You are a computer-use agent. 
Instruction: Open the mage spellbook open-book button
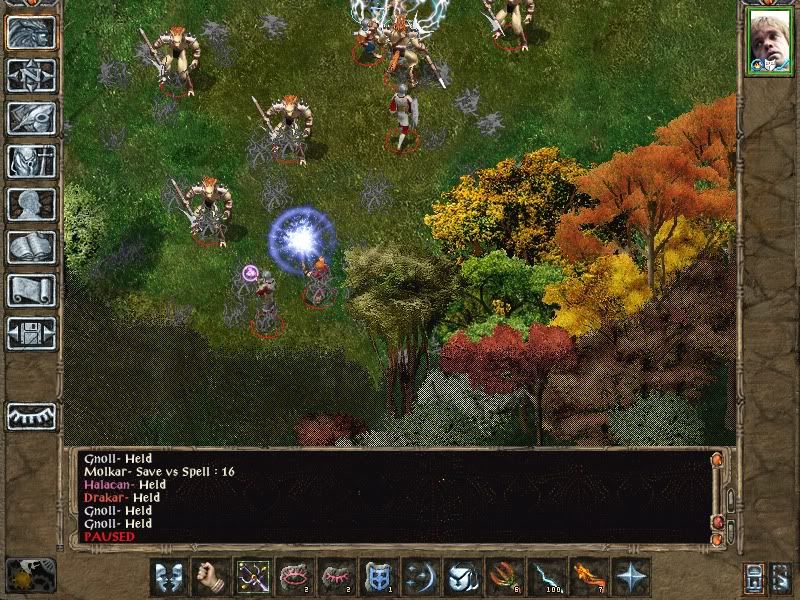pos(31,247)
